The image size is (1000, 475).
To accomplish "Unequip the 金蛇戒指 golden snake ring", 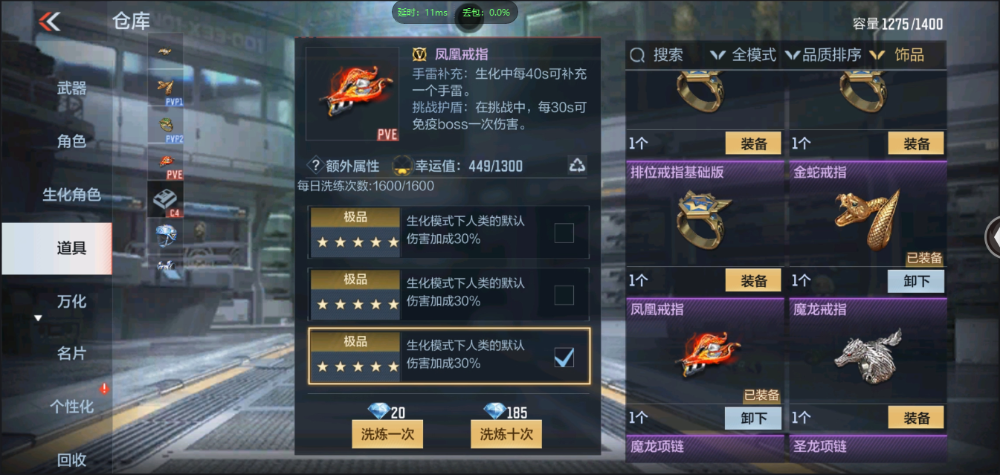I will pos(916,281).
